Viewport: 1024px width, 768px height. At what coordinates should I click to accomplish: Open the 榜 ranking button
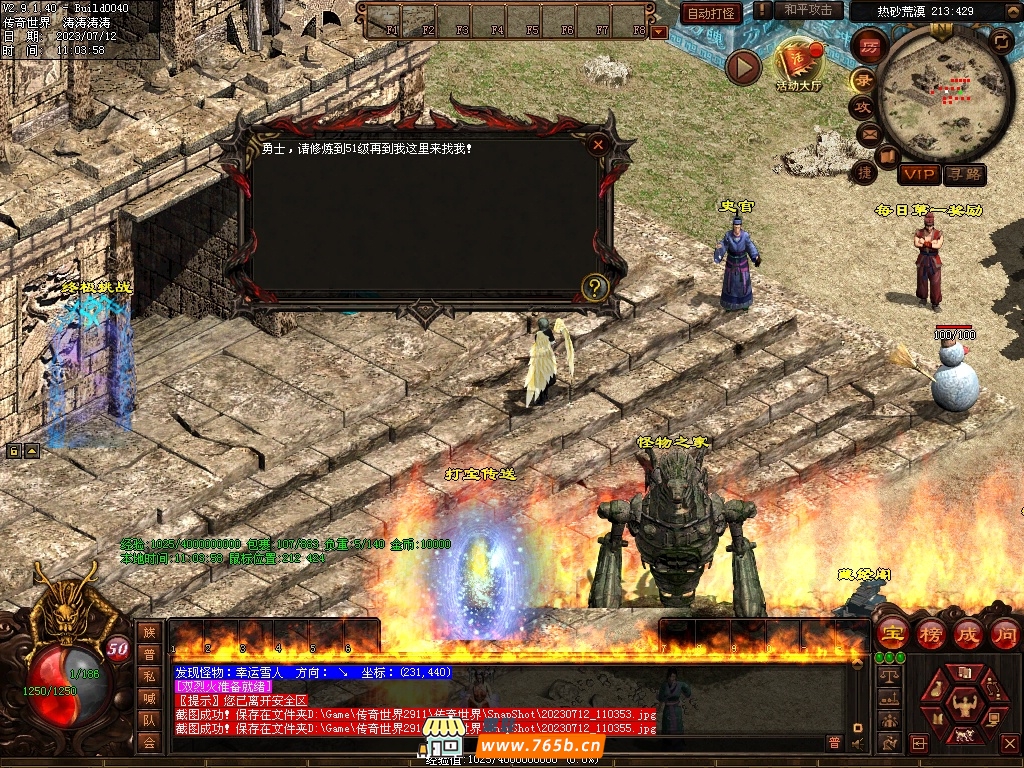(930, 633)
